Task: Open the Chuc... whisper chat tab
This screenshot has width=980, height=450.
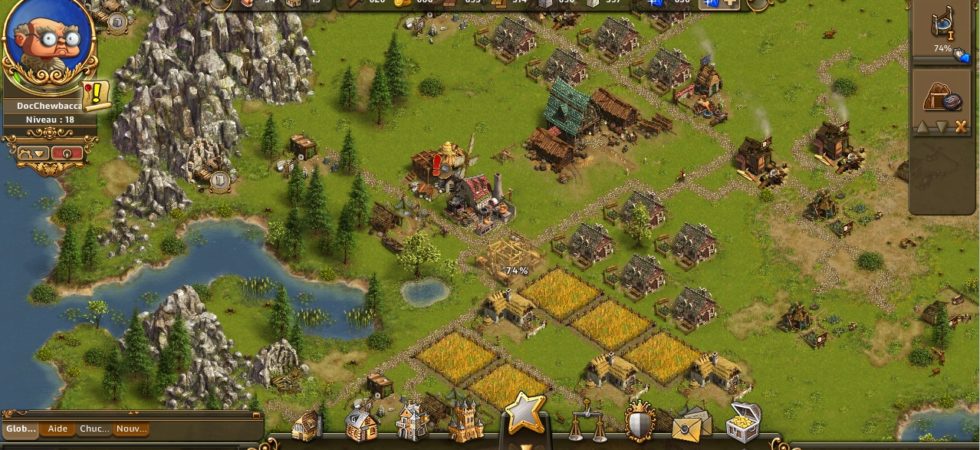Action: pos(94,429)
